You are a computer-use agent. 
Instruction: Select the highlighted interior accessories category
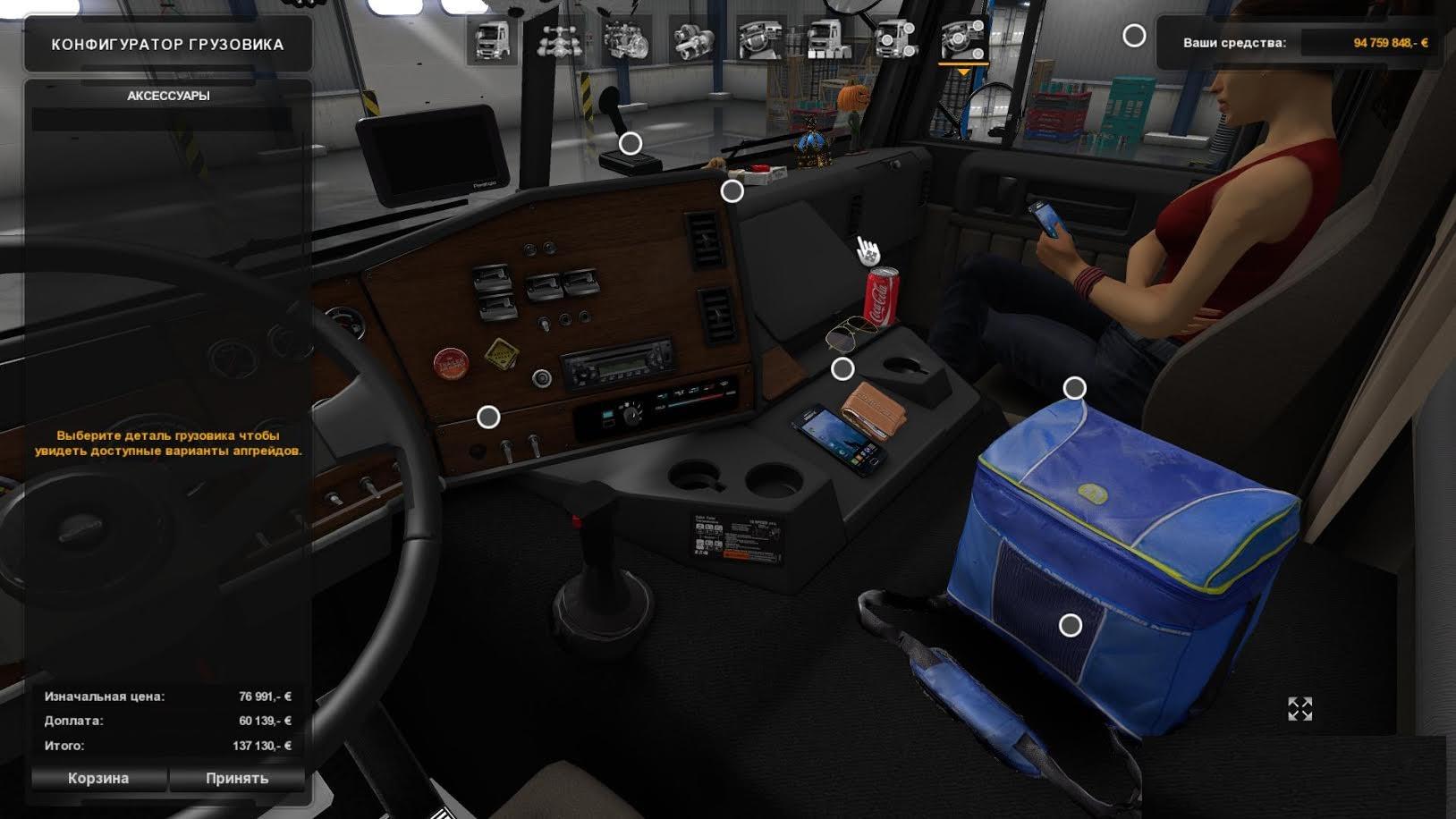(x=963, y=40)
